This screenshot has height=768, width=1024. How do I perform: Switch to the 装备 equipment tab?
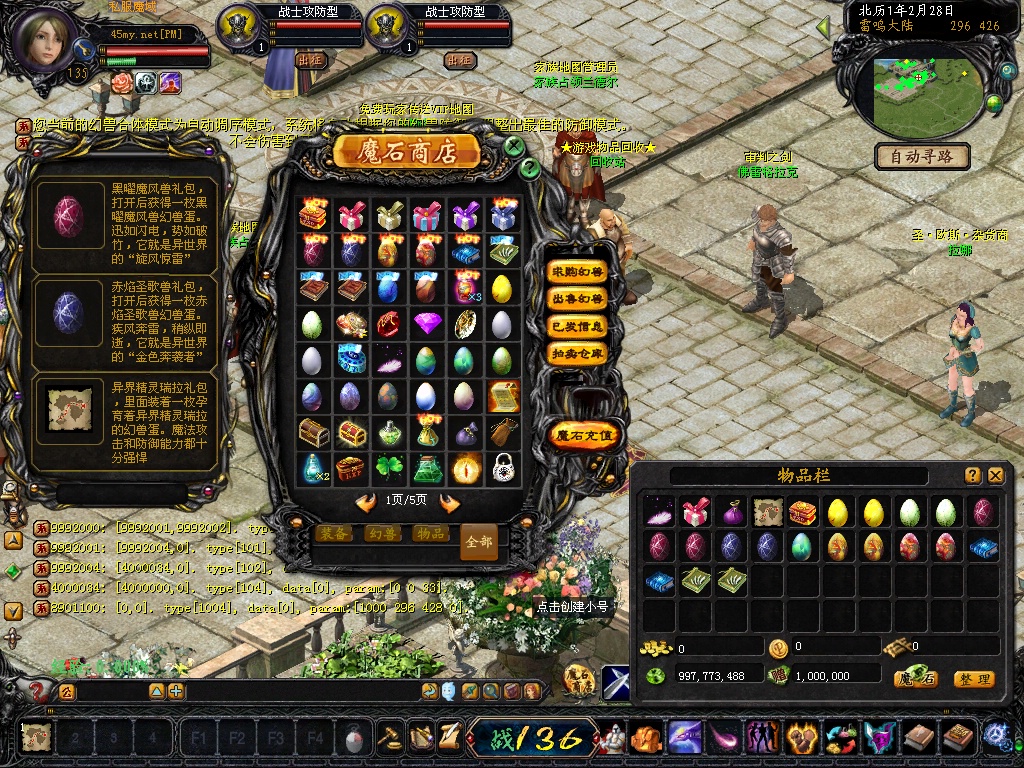coord(334,534)
